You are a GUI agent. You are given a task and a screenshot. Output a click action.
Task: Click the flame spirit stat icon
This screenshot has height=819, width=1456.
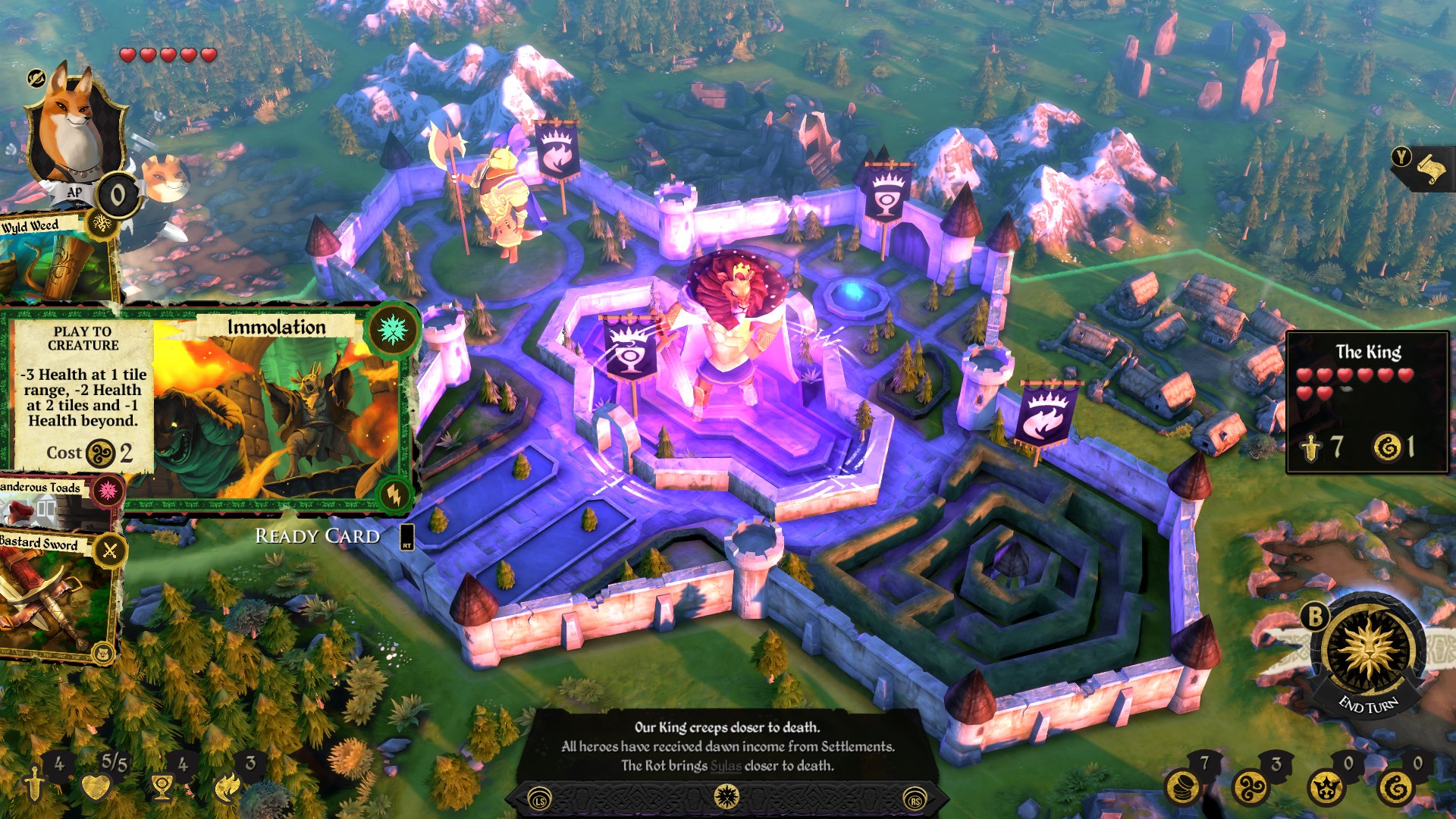[x=227, y=787]
